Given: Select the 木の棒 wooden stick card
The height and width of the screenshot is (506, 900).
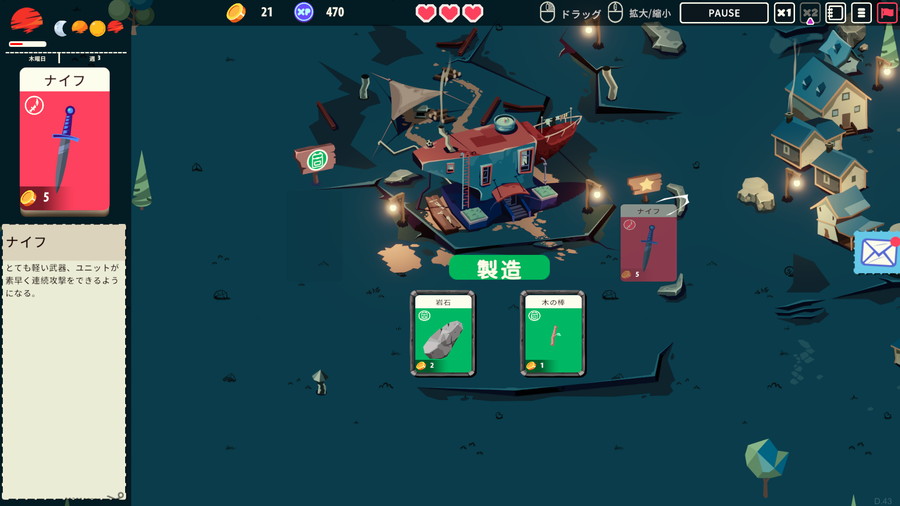Looking at the screenshot, I should click(552, 334).
